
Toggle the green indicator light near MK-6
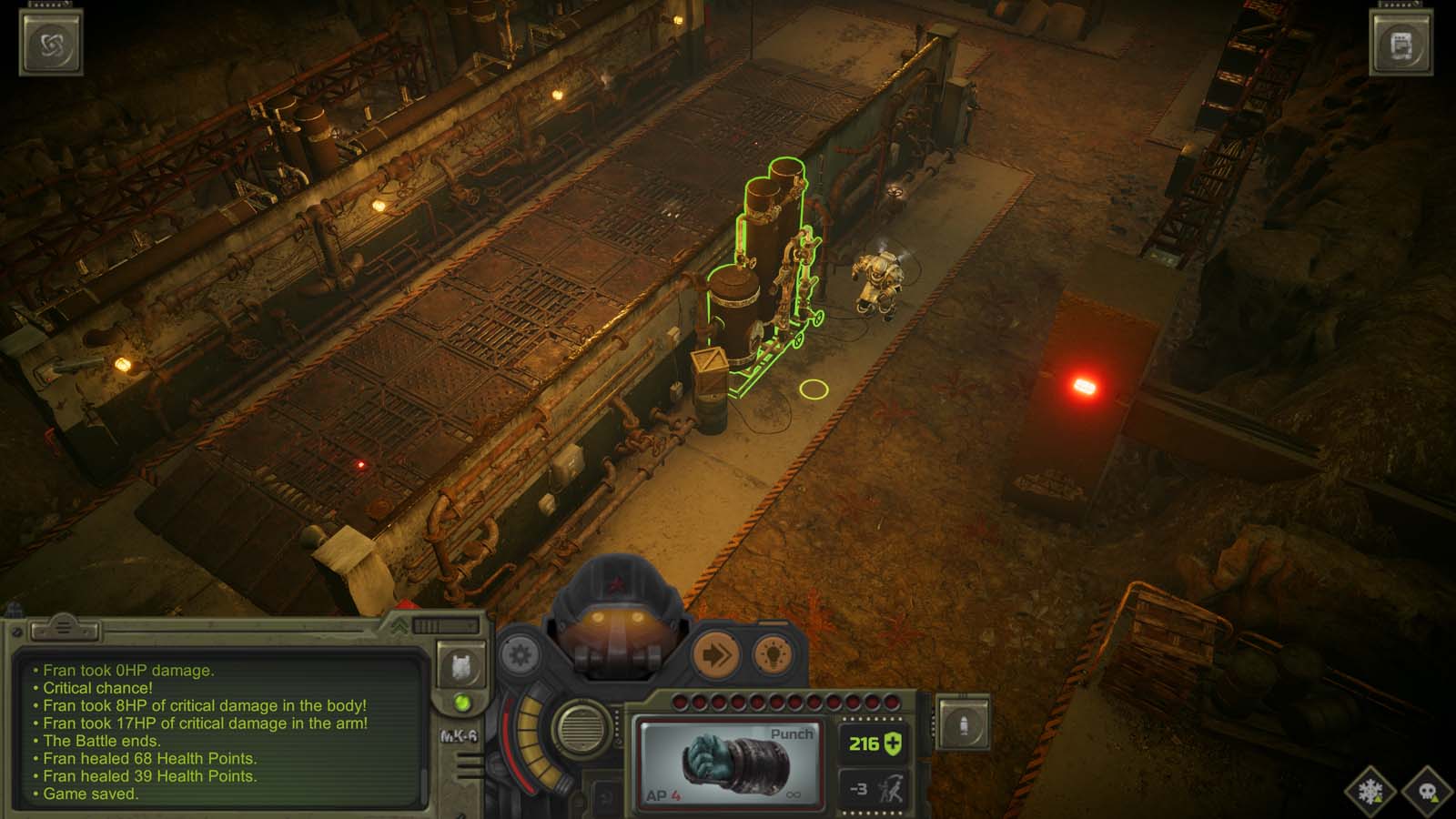pyautogui.click(x=461, y=702)
